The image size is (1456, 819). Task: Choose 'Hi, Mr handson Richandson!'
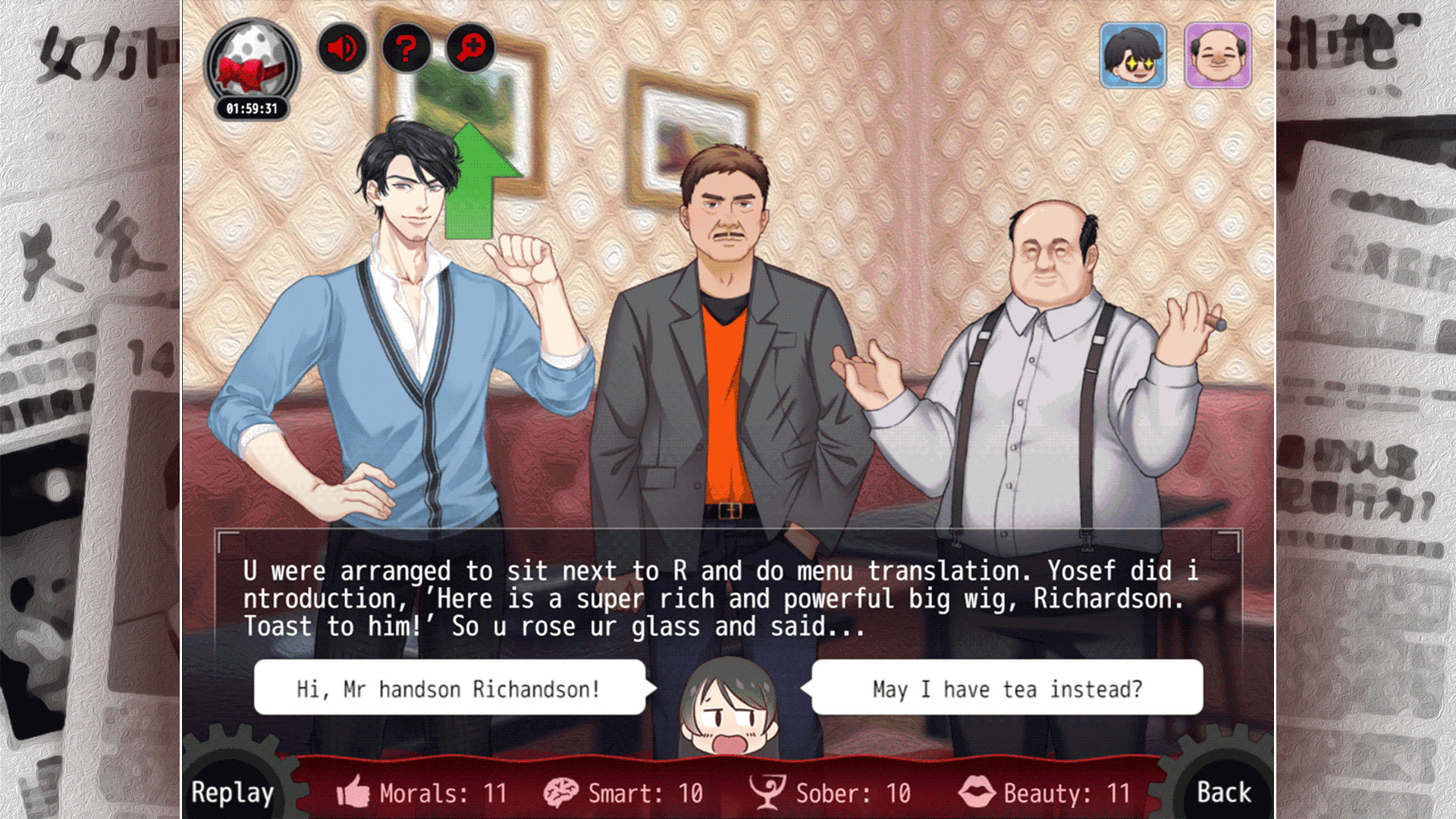pos(447,689)
